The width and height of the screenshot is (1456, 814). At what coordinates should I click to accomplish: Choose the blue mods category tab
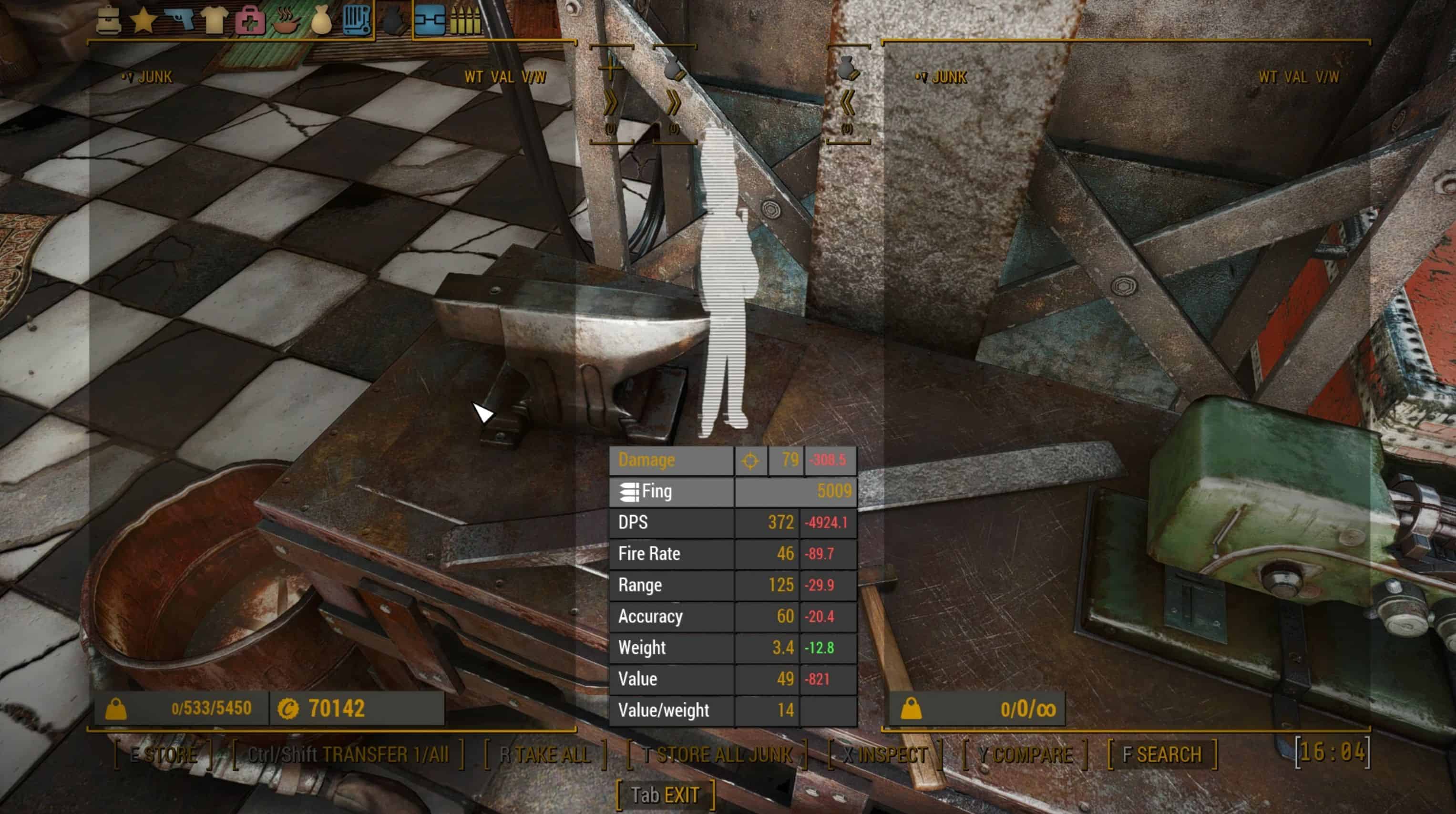[x=430, y=21]
